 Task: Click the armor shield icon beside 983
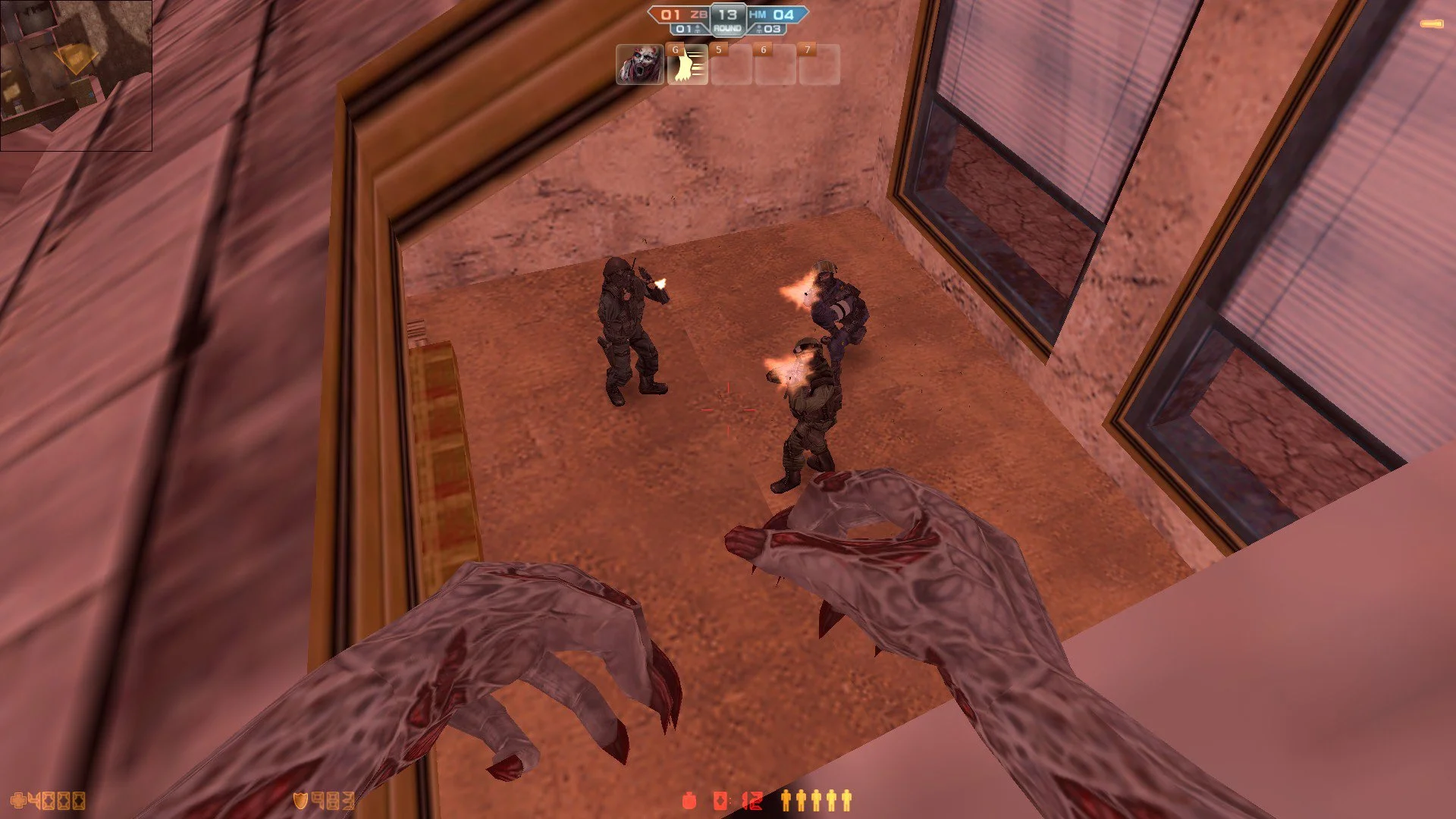click(300, 800)
